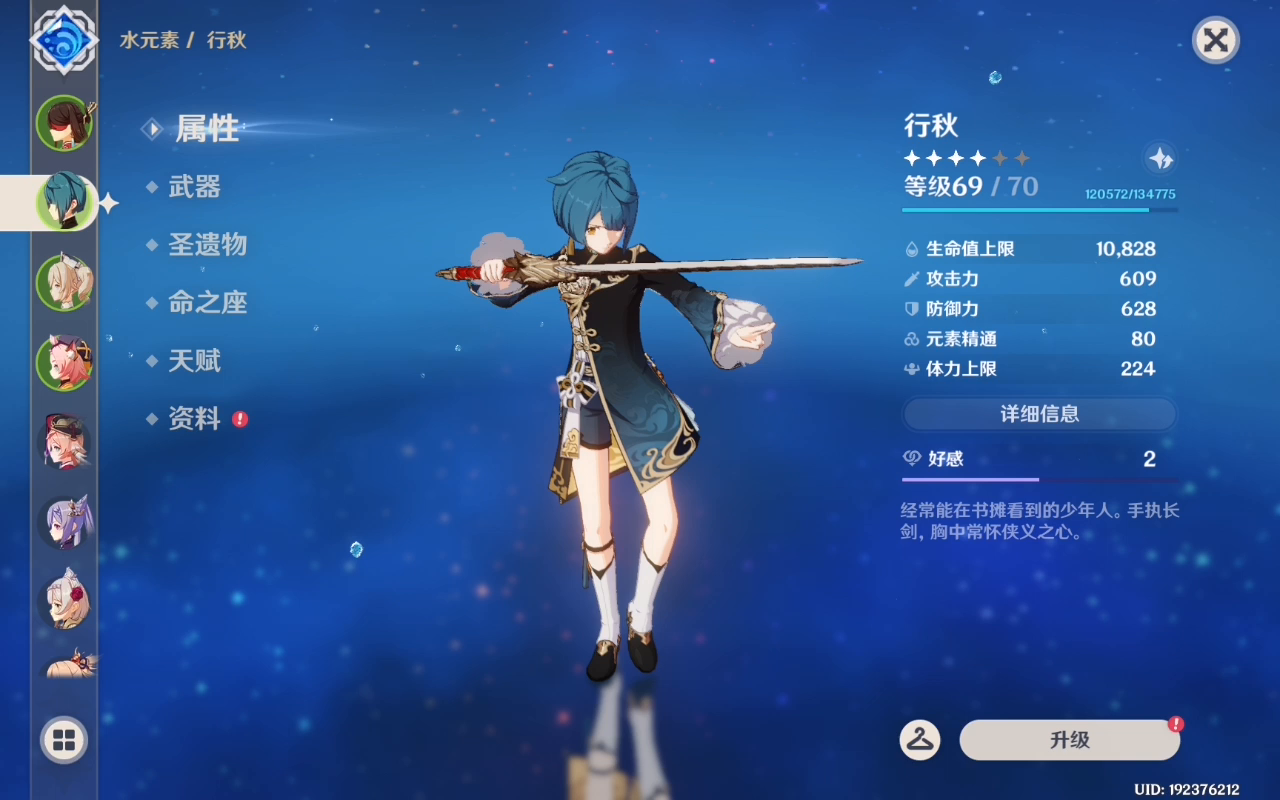
Task: Select the Anemo character avatar below Xingqiu
Action: 64,281
